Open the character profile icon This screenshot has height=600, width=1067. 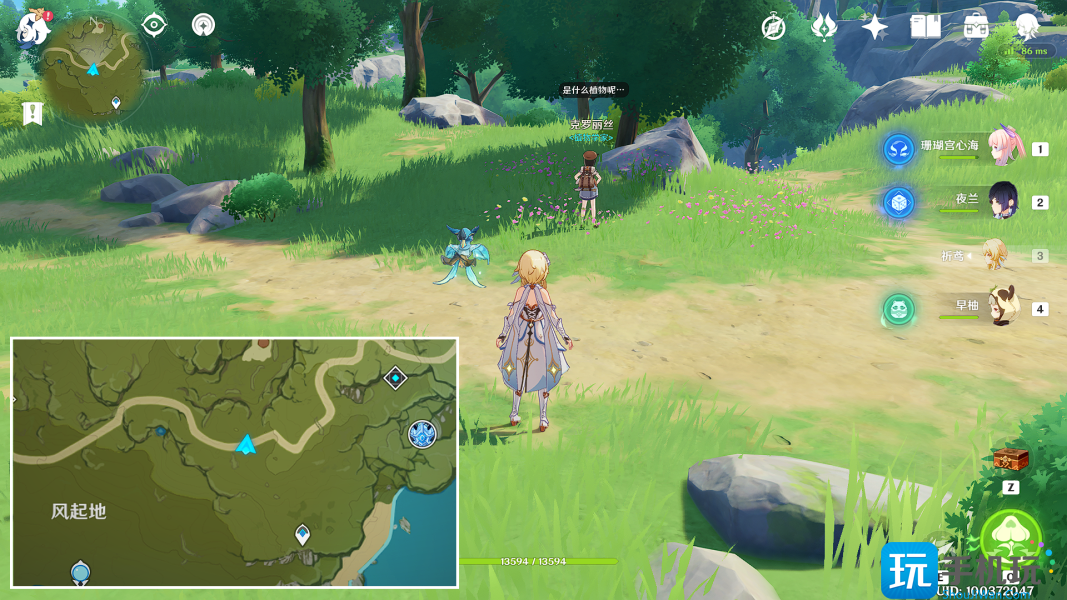click(1027, 27)
